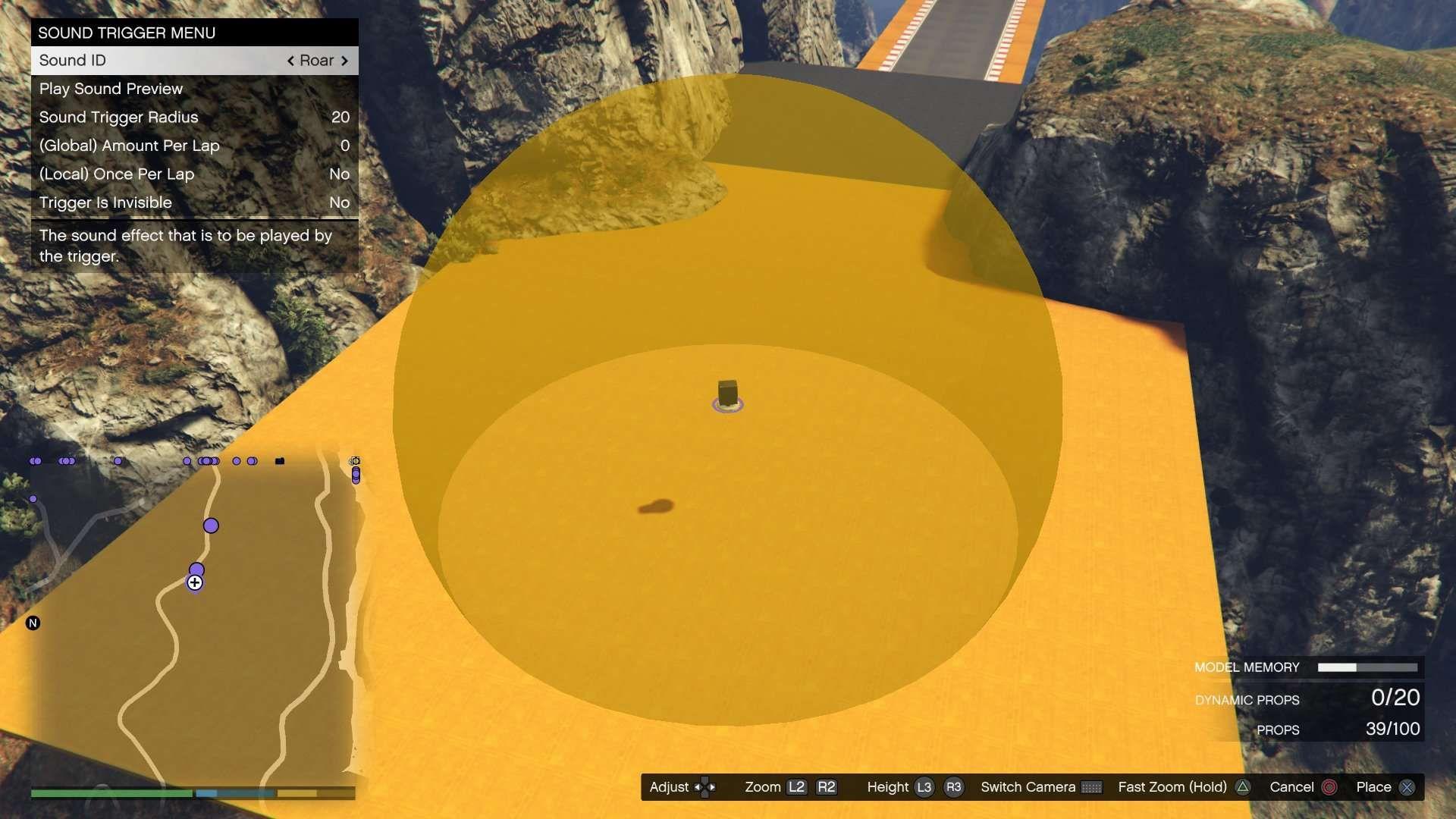This screenshot has height=819, width=1456.
Task: Click the Fast Zoom triangle icon
Action: pos(1242,787)
